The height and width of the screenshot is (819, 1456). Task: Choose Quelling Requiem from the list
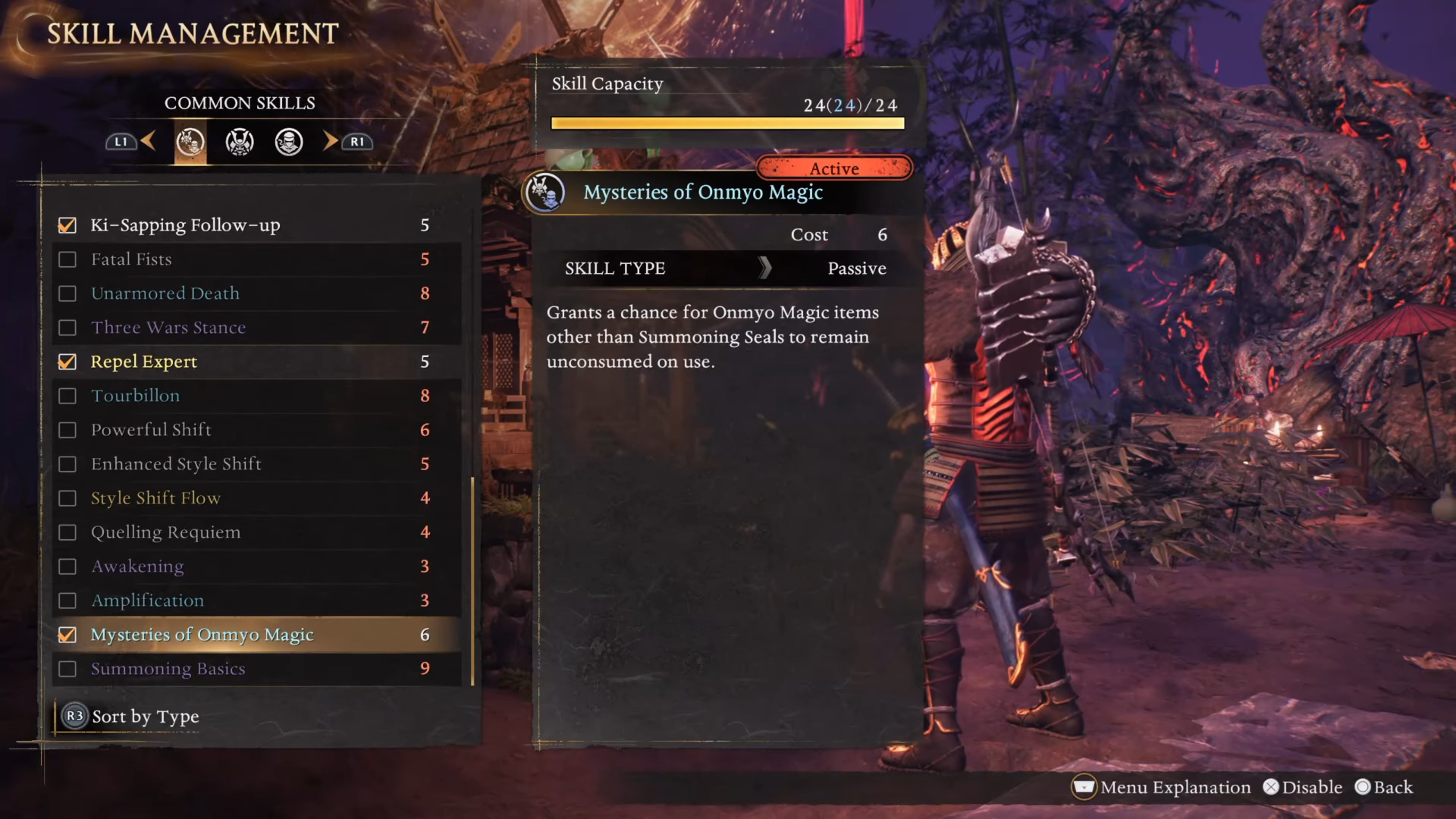click(x=165, y=532)
